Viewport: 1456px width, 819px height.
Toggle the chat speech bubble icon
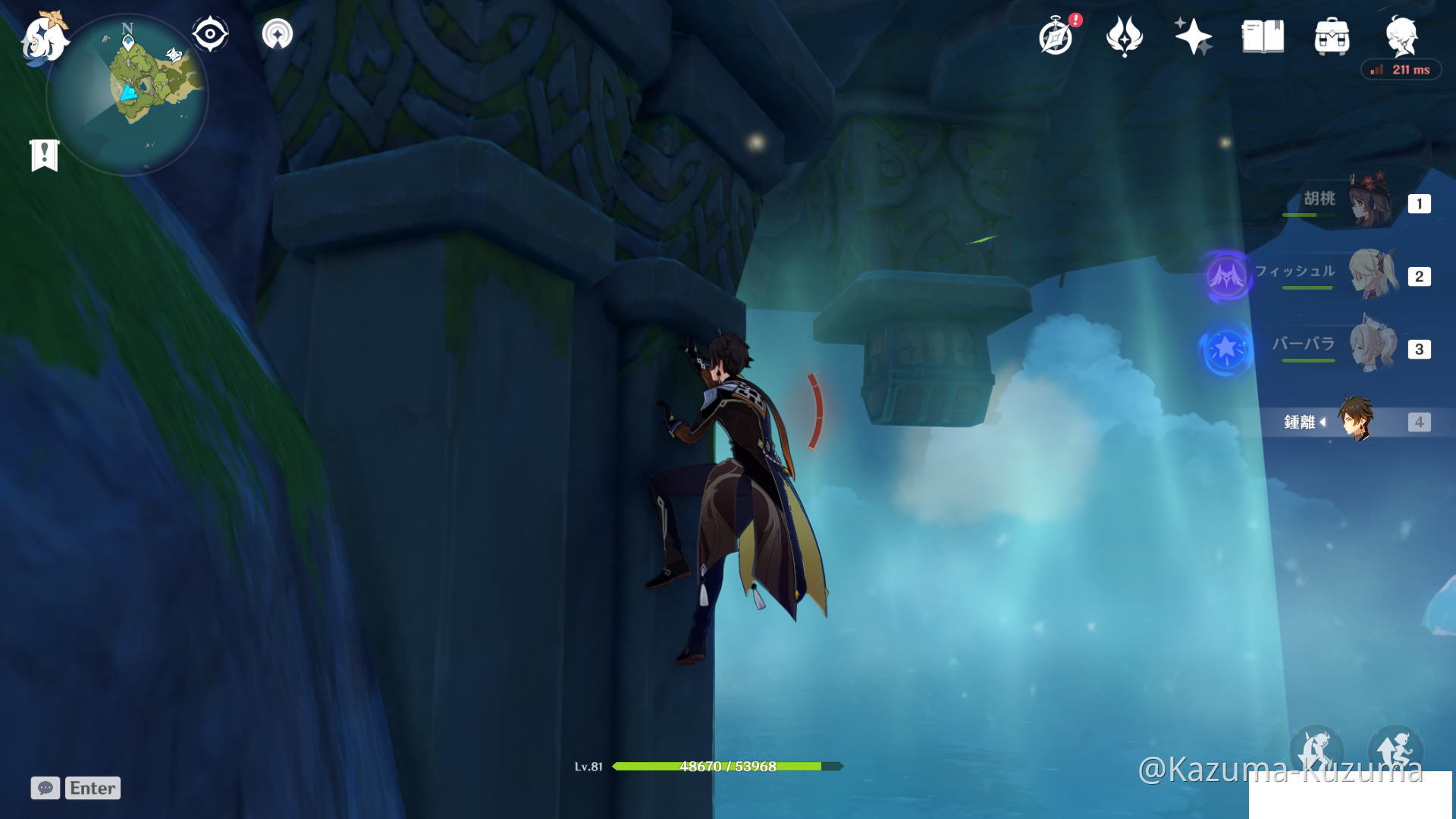coord(45,788)
